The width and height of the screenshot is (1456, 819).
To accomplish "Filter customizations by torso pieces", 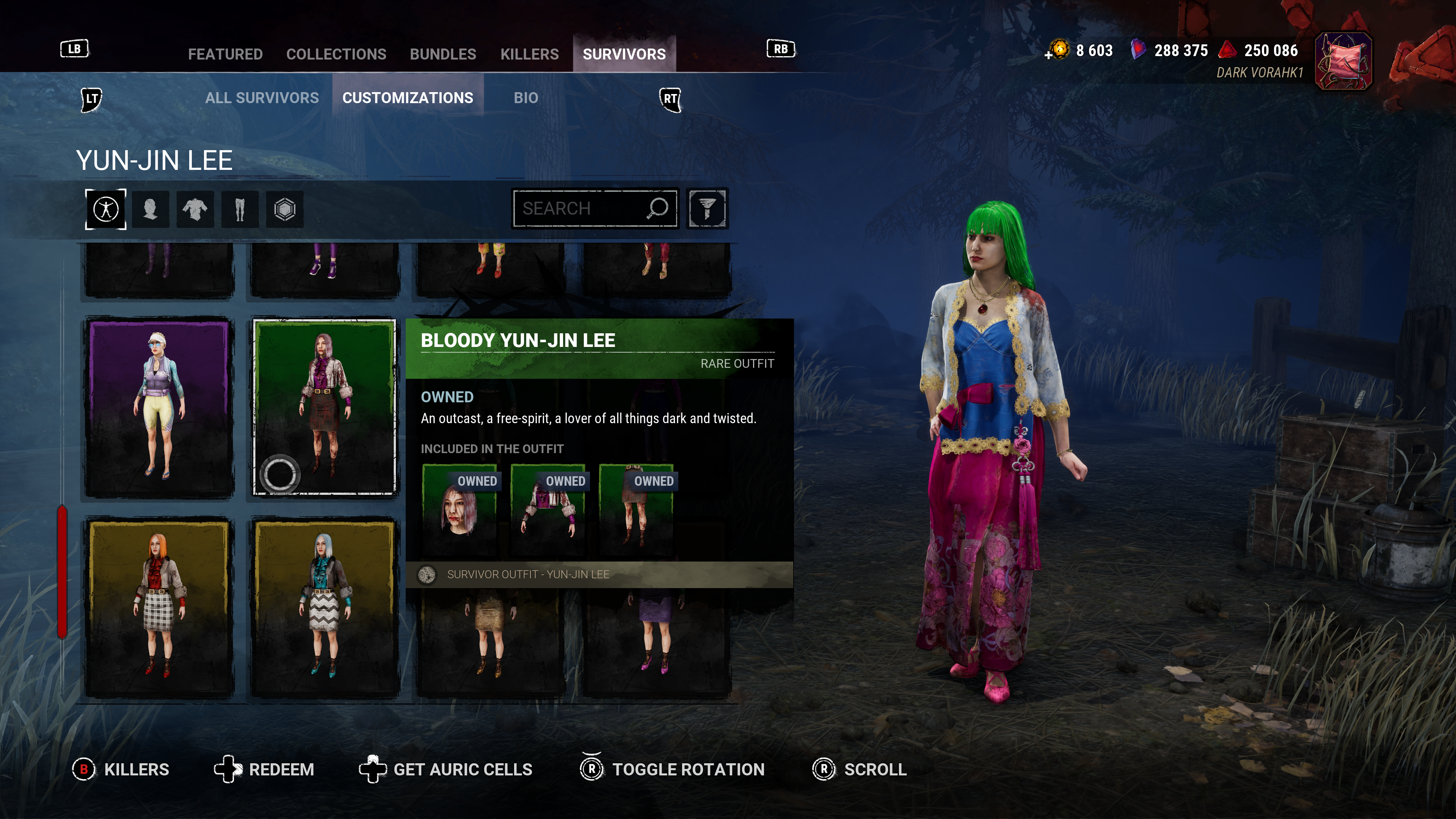I will 195,209.
